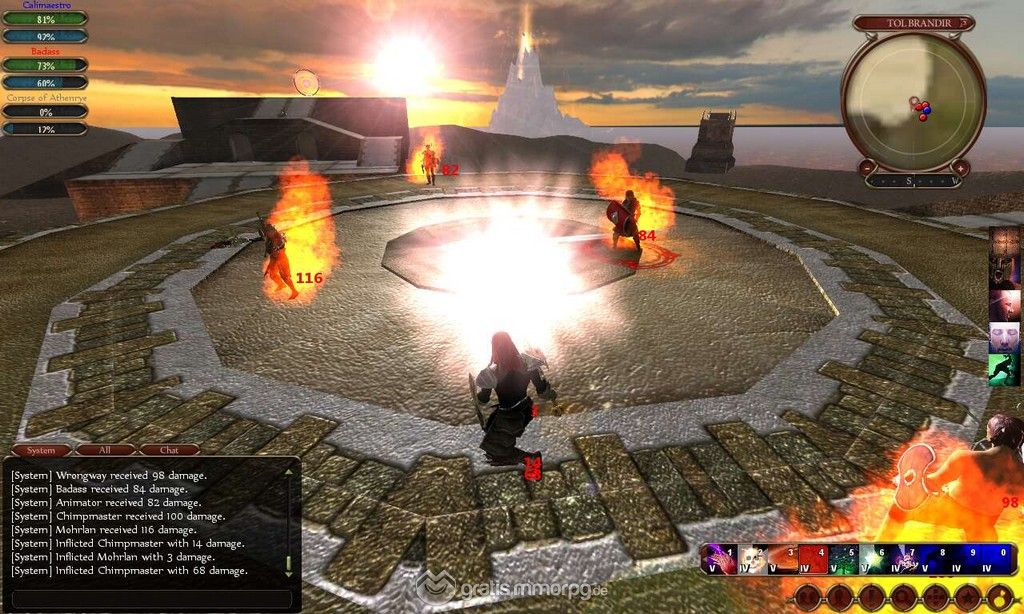1024x614 pixels.
Task: Cast the green sparkle skill in slot 5
Action: [845, 559]
